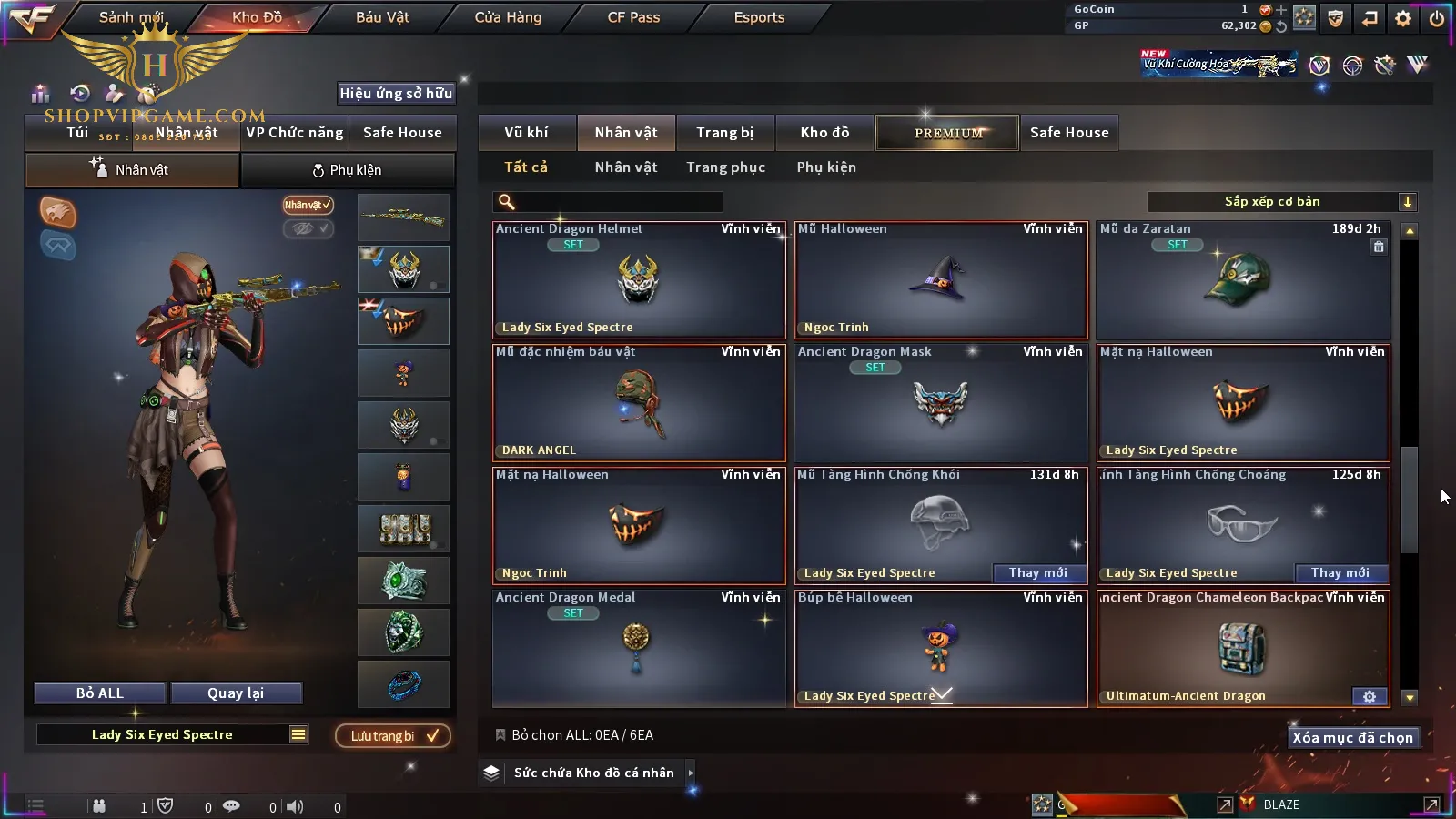1456x819 pixels.
Task: Select the Ancient Dragon Medal item
Action: pos(639,648)
